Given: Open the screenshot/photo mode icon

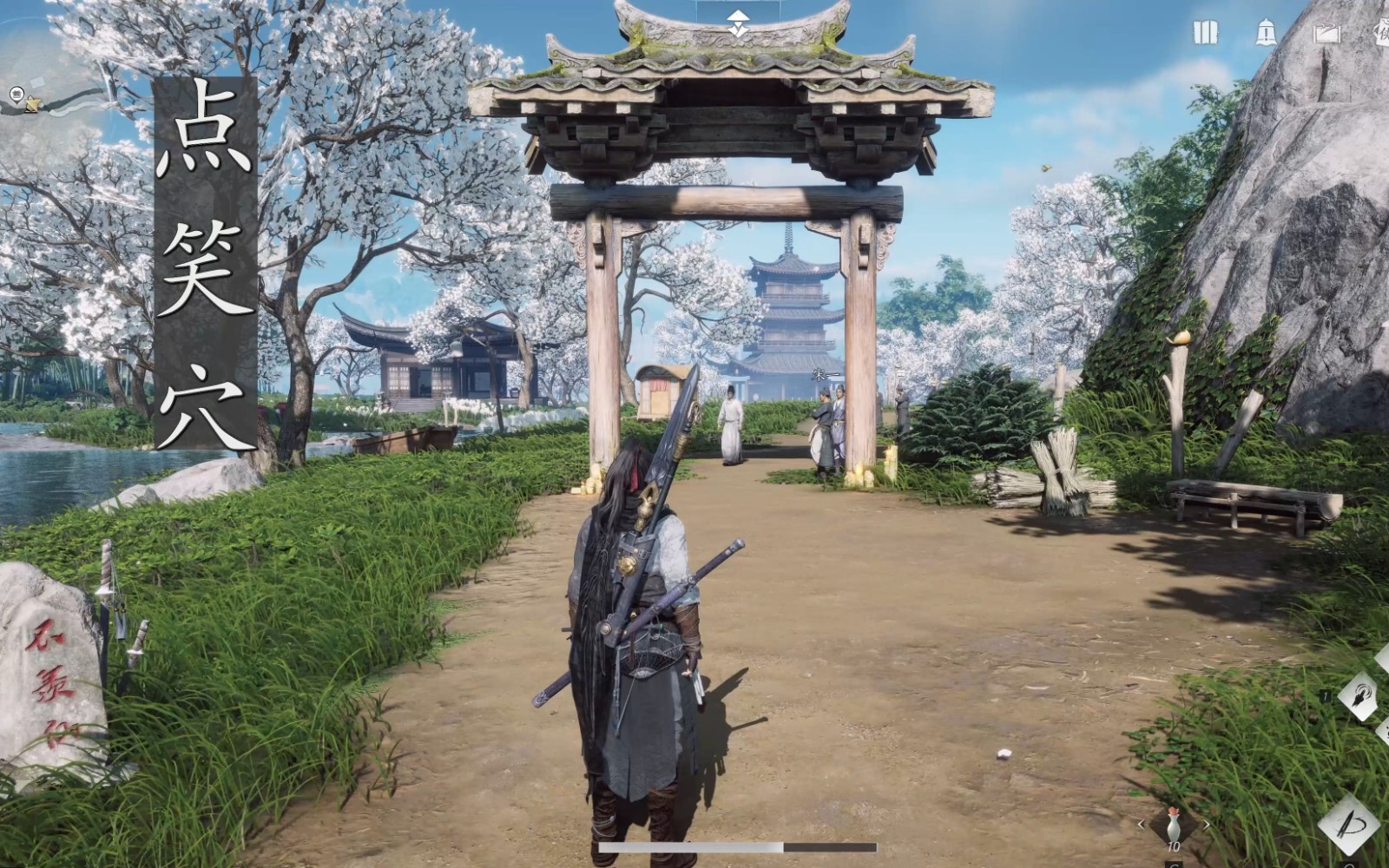Looking at the screenshot, I should tap(1328, 32).
